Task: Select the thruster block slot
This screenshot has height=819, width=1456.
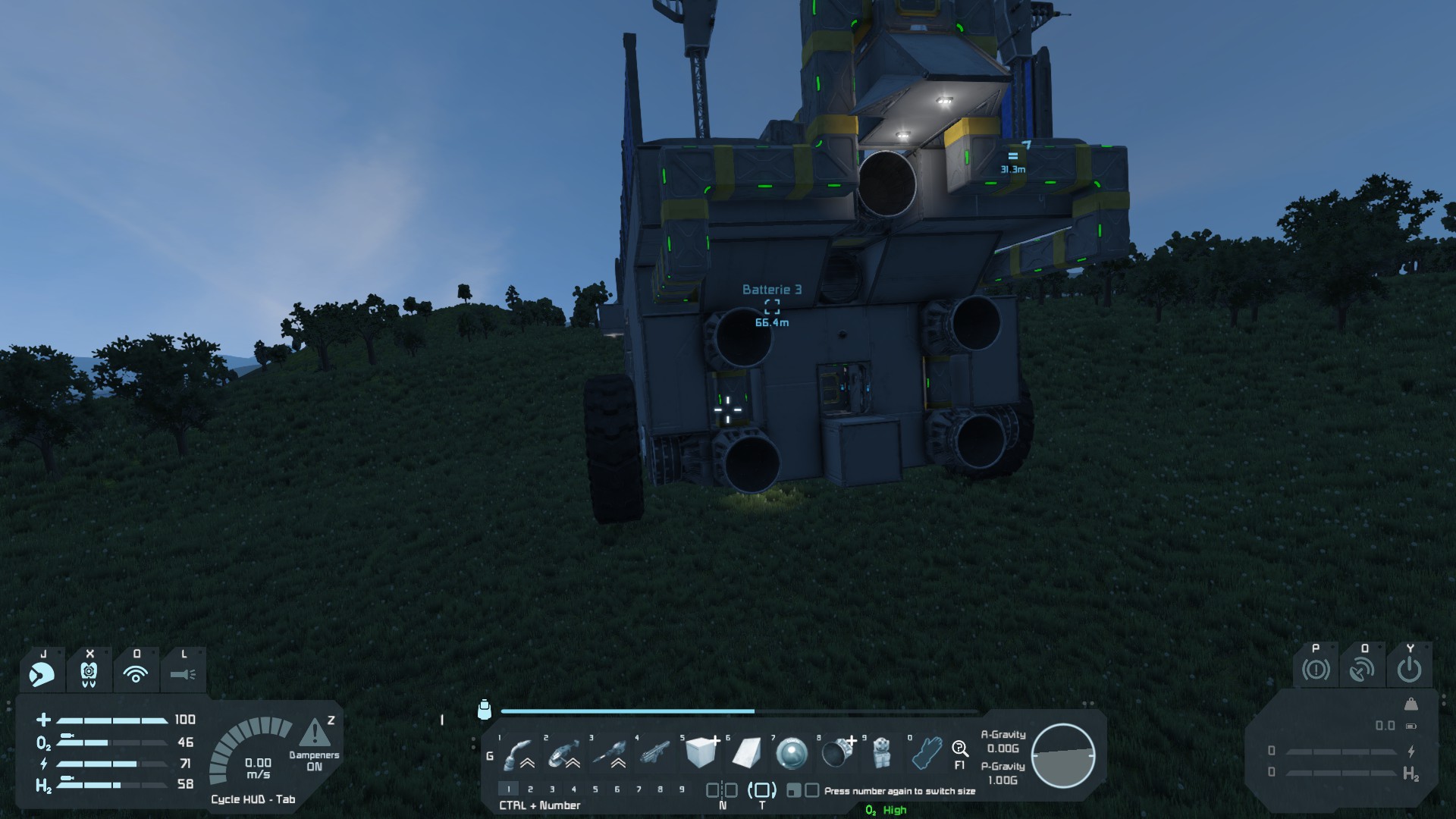Action: tap(837, 753)
